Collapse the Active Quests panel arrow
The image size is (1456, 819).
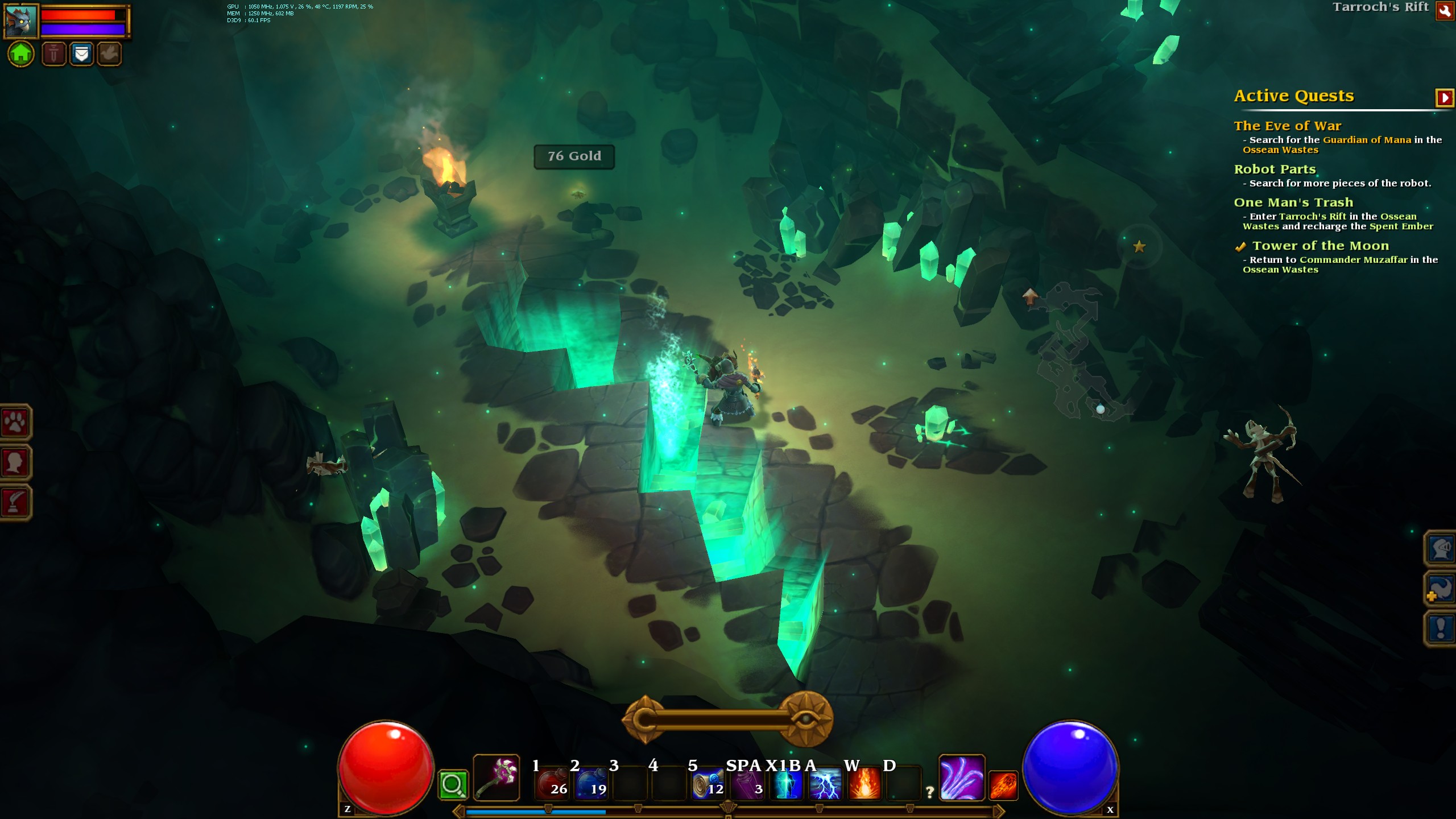(1444, 98)
